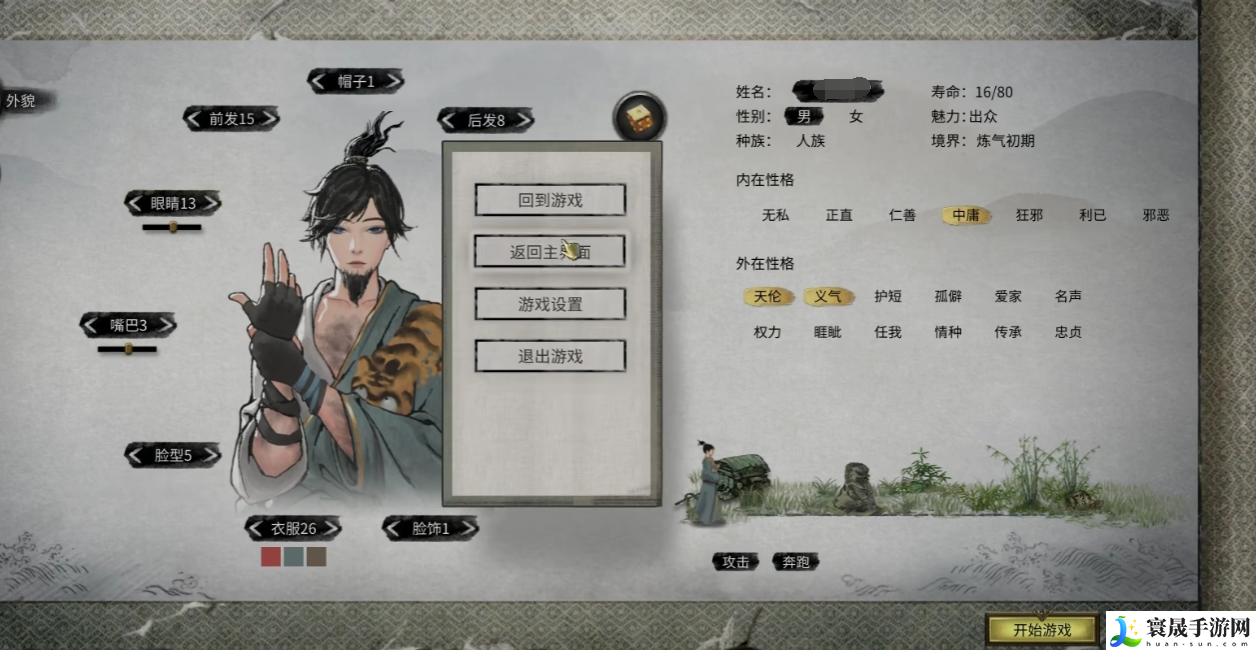Pick the 正直 inner personality

[x=839, y=215]
